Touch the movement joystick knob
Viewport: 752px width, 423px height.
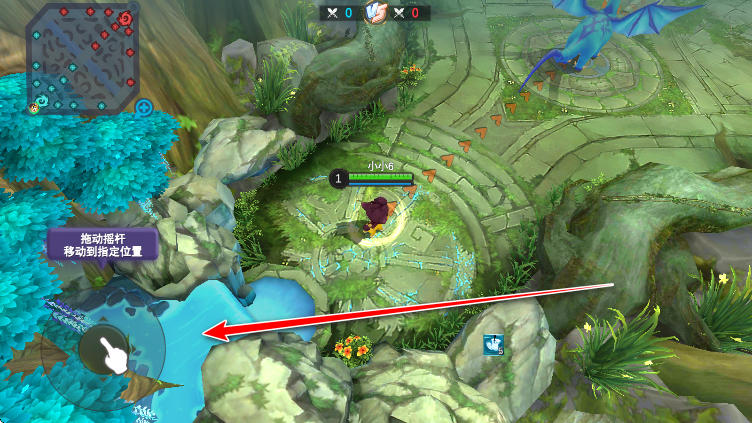coord(105,349)
